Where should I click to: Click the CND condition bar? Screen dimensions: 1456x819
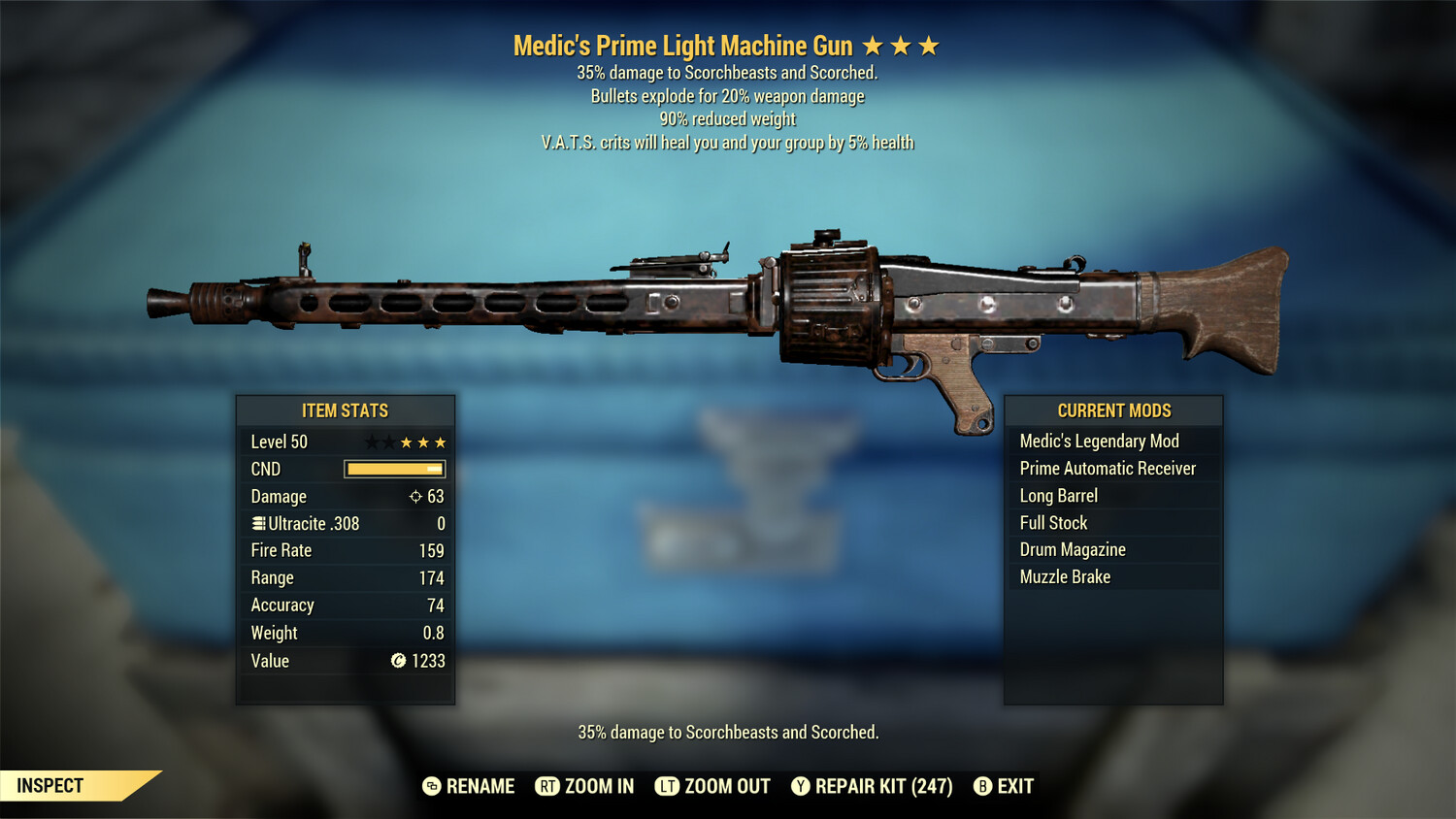pos(394,469)
